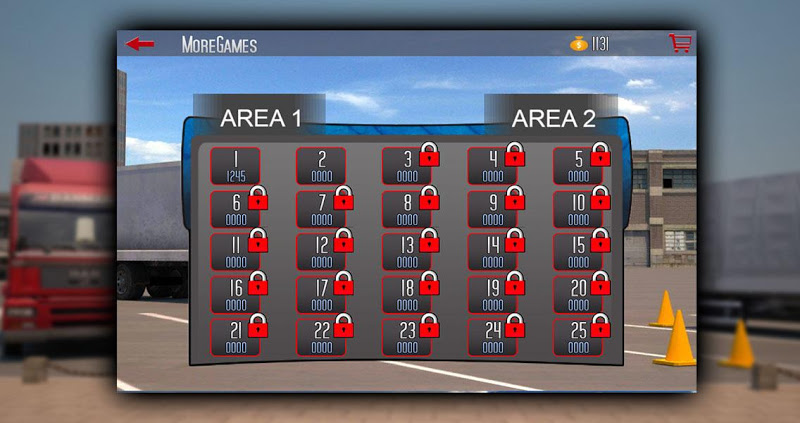Select level 1 tile
This screenshot has height=423, width=800.
pyautogui.click(x=235, y=166)
